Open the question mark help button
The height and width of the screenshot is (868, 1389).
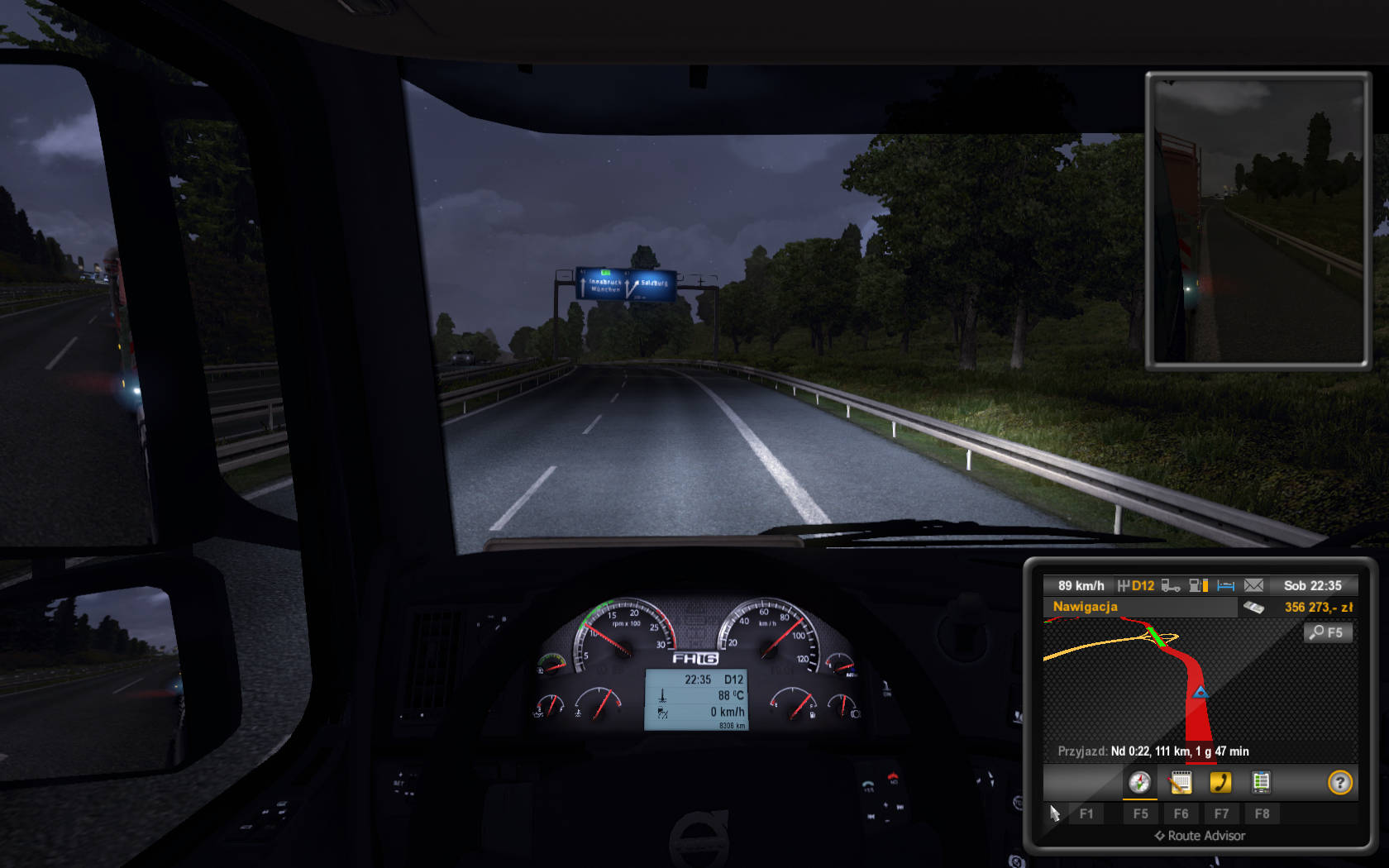click(x=1339, y=782)
